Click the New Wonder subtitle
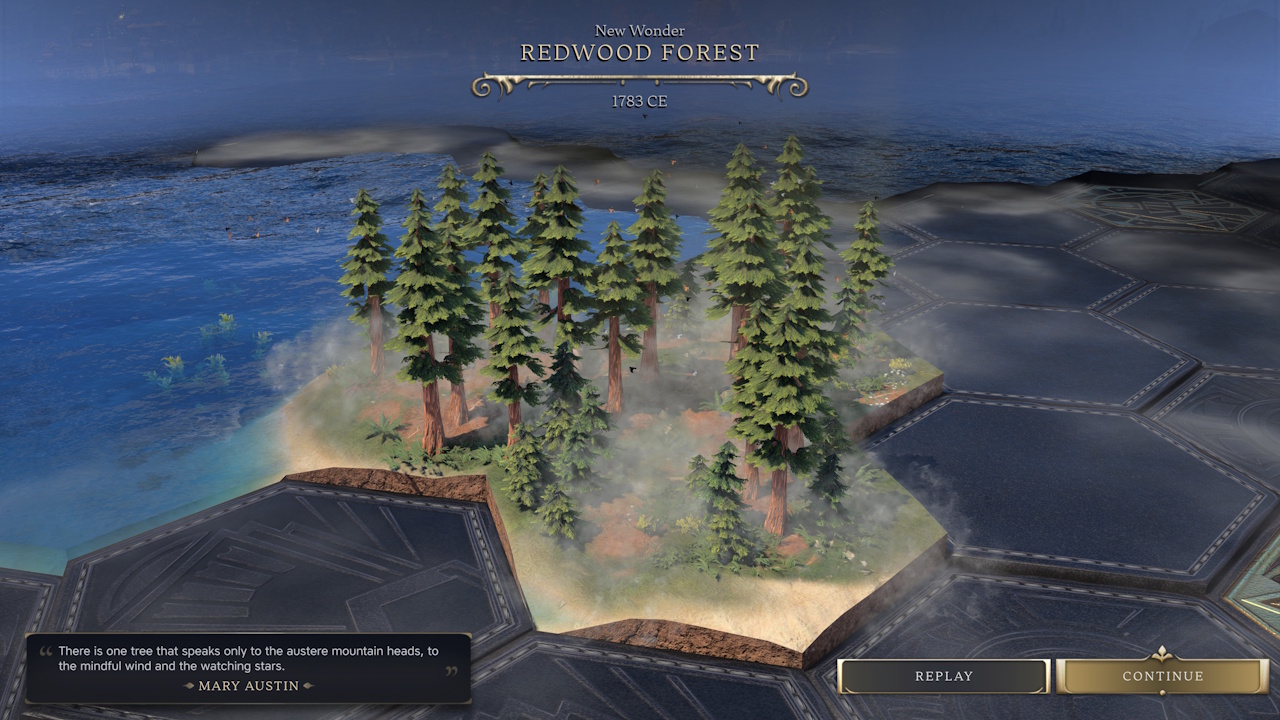Screen dimensions: 1280x720 (x=640, y=30)
